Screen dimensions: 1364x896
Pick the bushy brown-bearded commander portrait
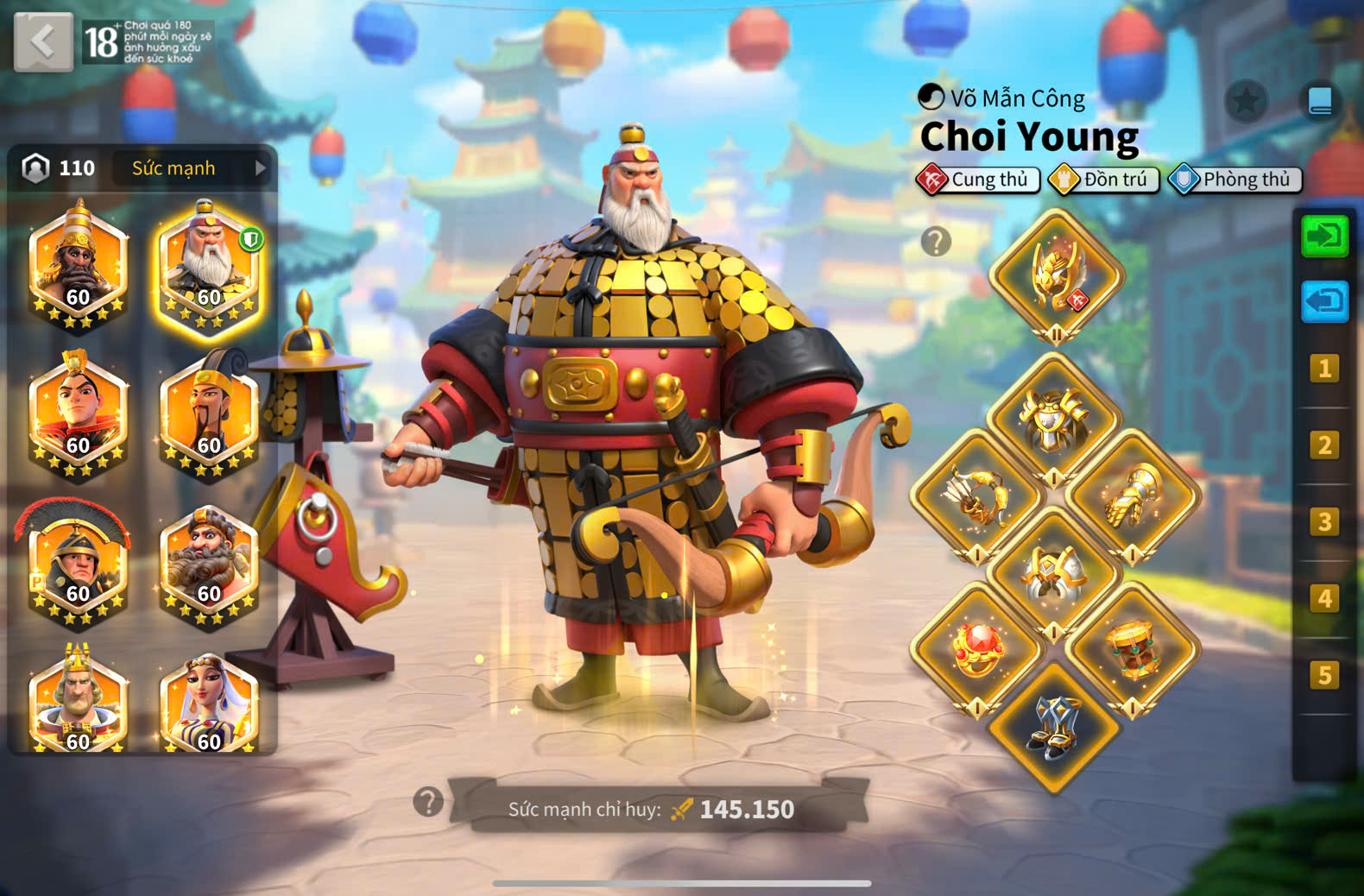coord(208,563)
